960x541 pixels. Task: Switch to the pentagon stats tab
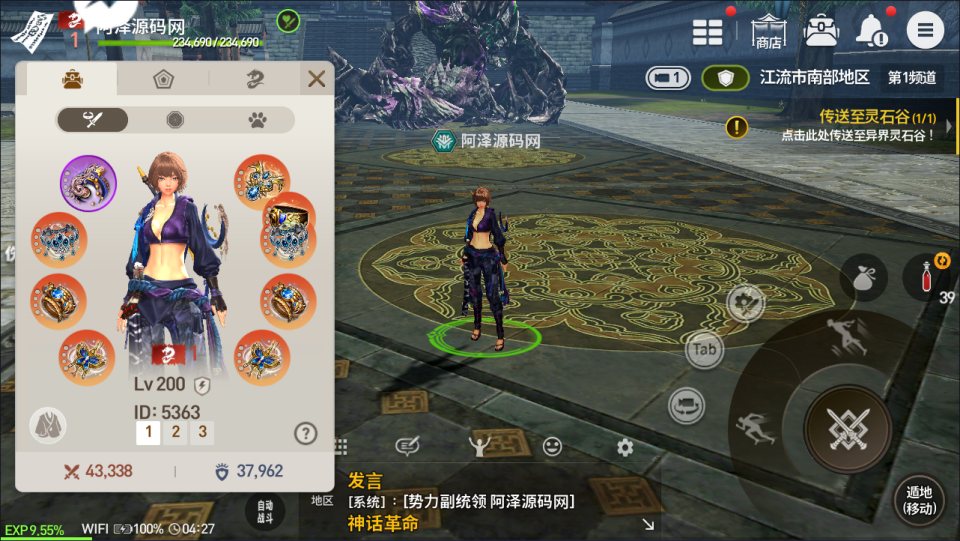click(163, 79)
